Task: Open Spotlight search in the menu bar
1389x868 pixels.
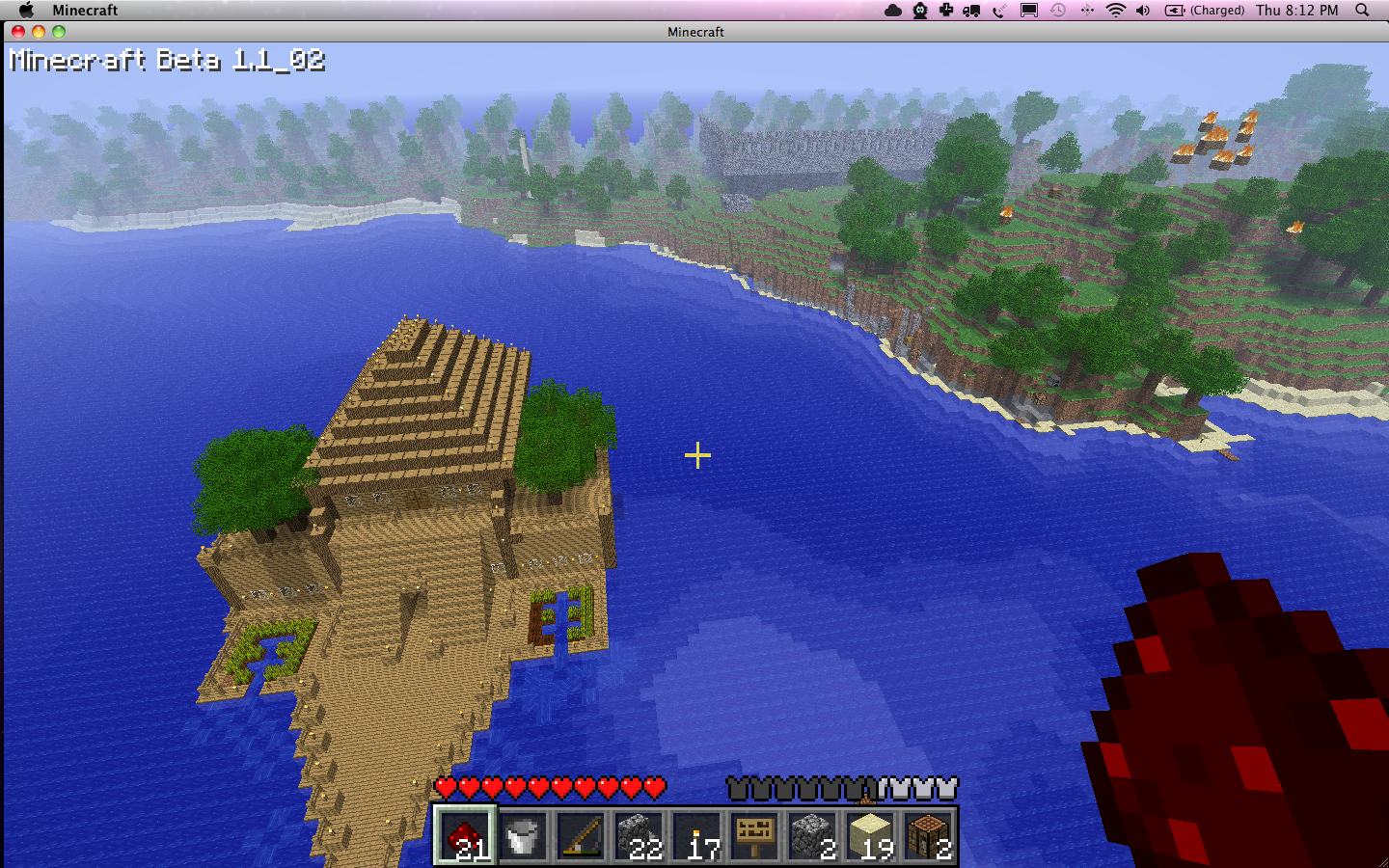Action: click(1362, 11)
